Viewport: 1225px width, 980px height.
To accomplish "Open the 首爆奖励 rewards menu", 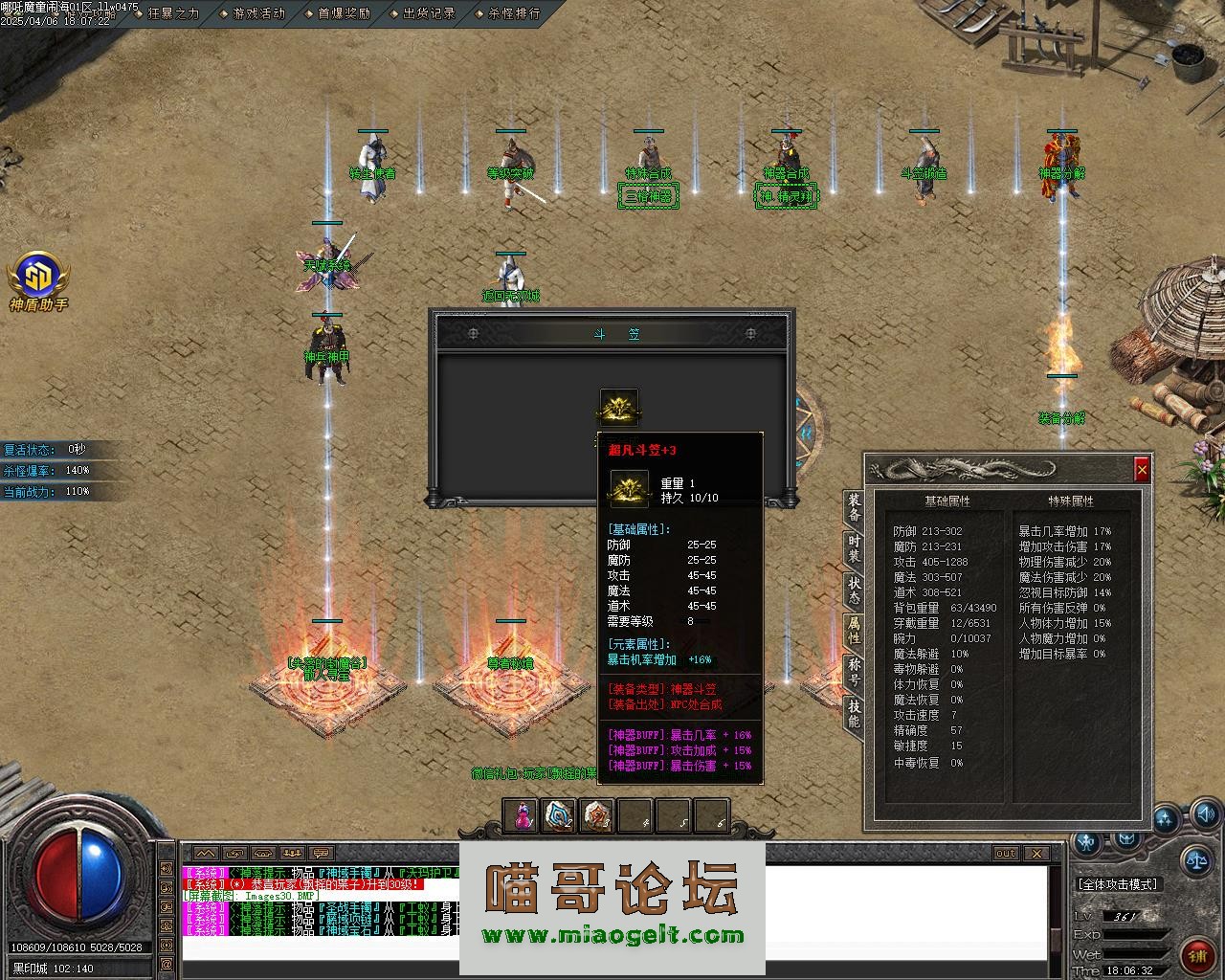I will 344,13.
